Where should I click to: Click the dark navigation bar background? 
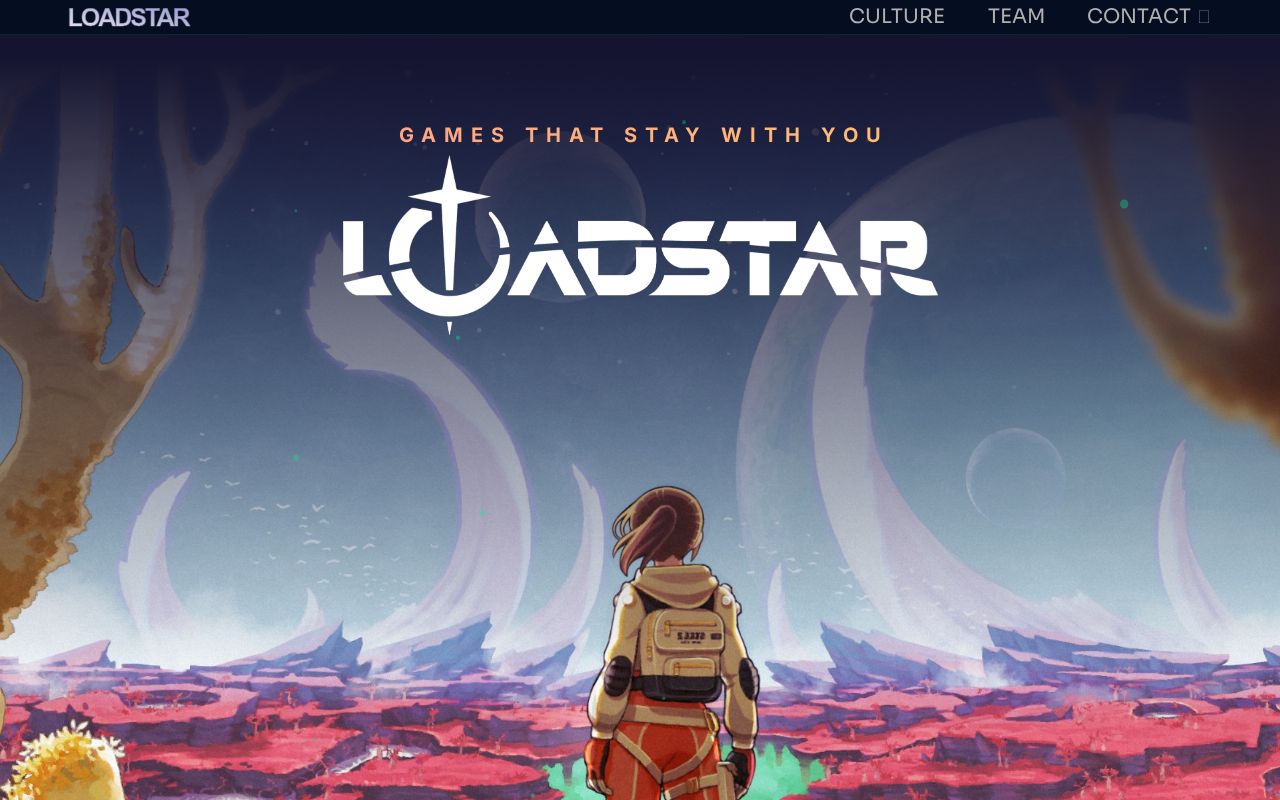coord(500,16)
